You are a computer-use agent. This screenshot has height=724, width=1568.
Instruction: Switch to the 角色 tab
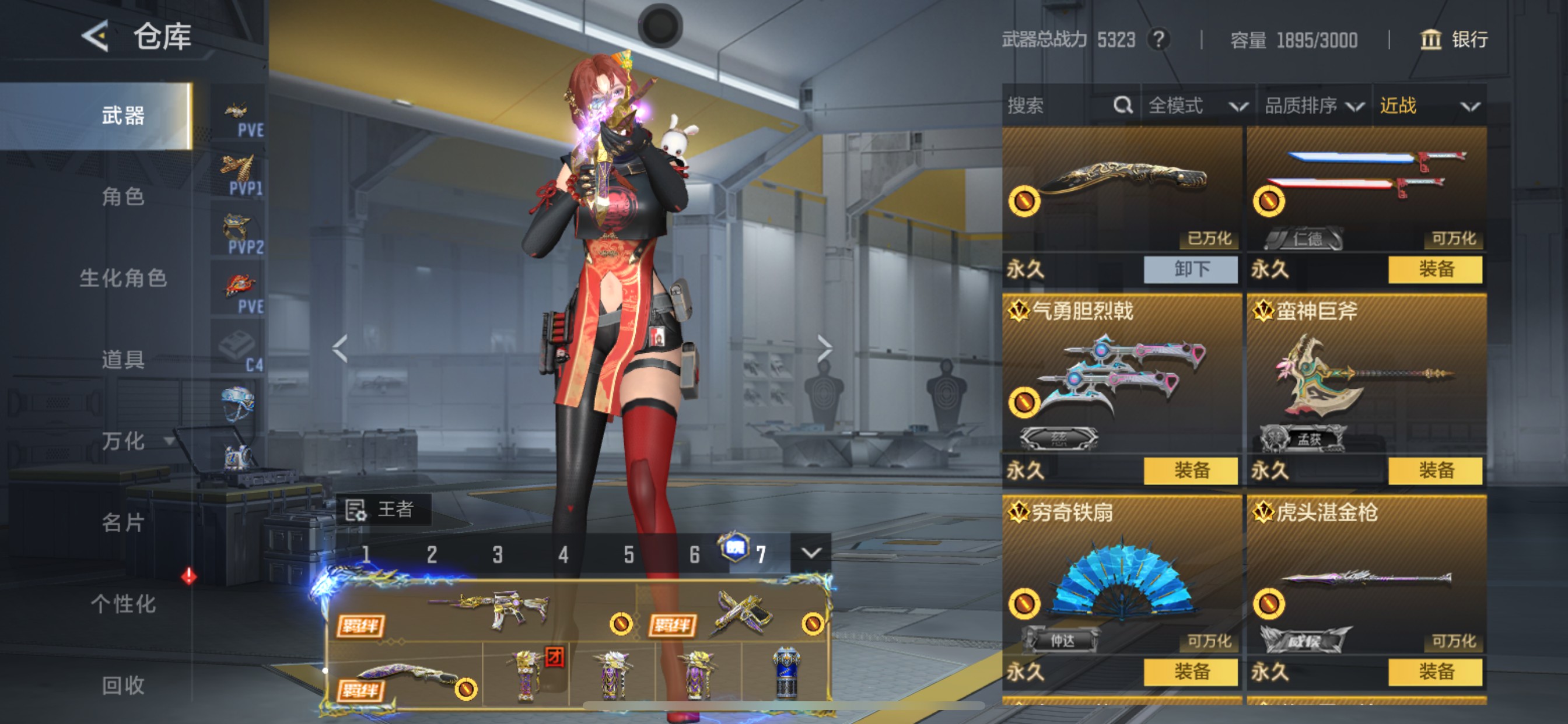click(x=123, y=196)
